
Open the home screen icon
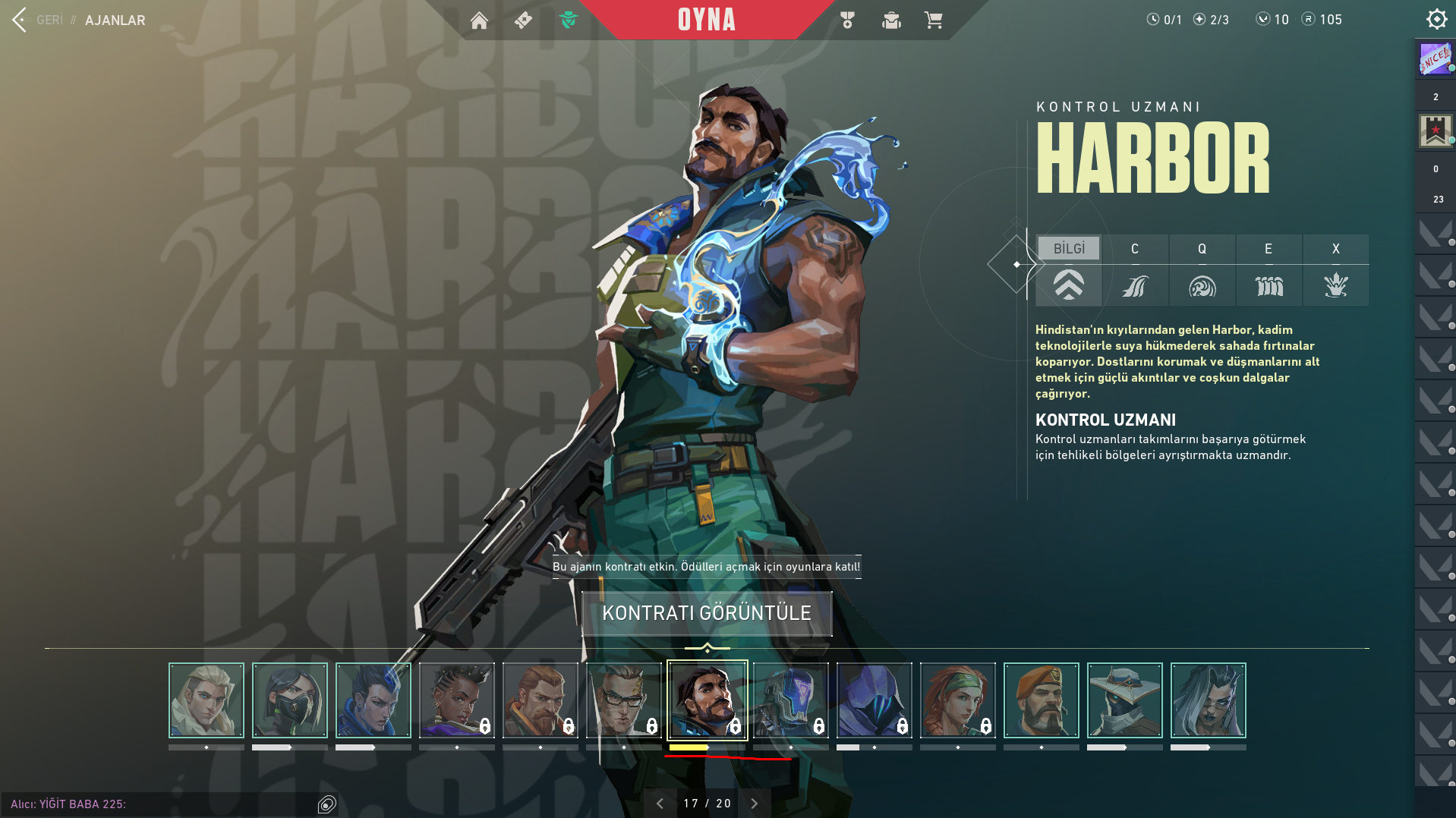479,20
